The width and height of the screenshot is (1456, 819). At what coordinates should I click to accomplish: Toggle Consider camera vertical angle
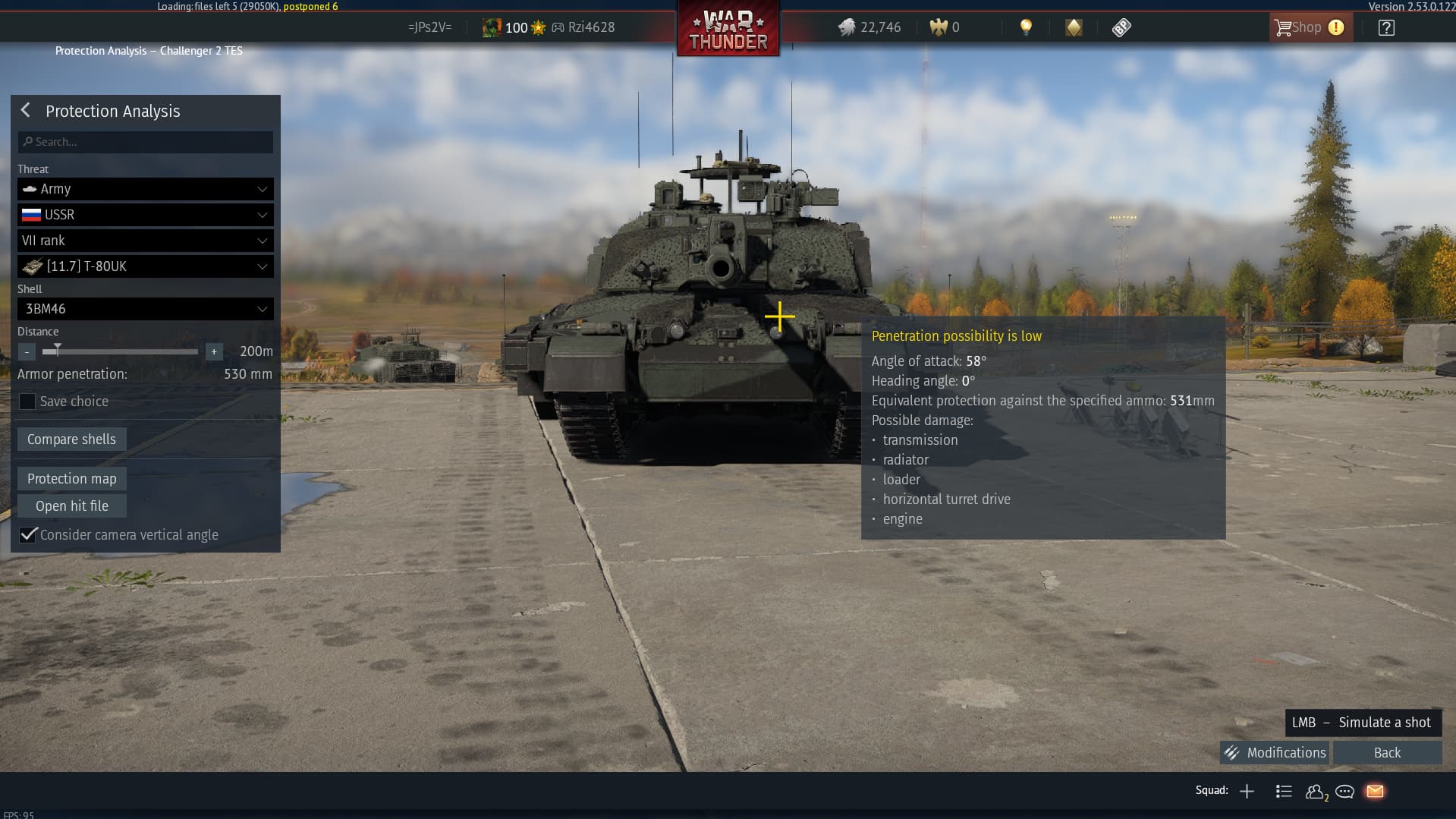pos(28,535)
